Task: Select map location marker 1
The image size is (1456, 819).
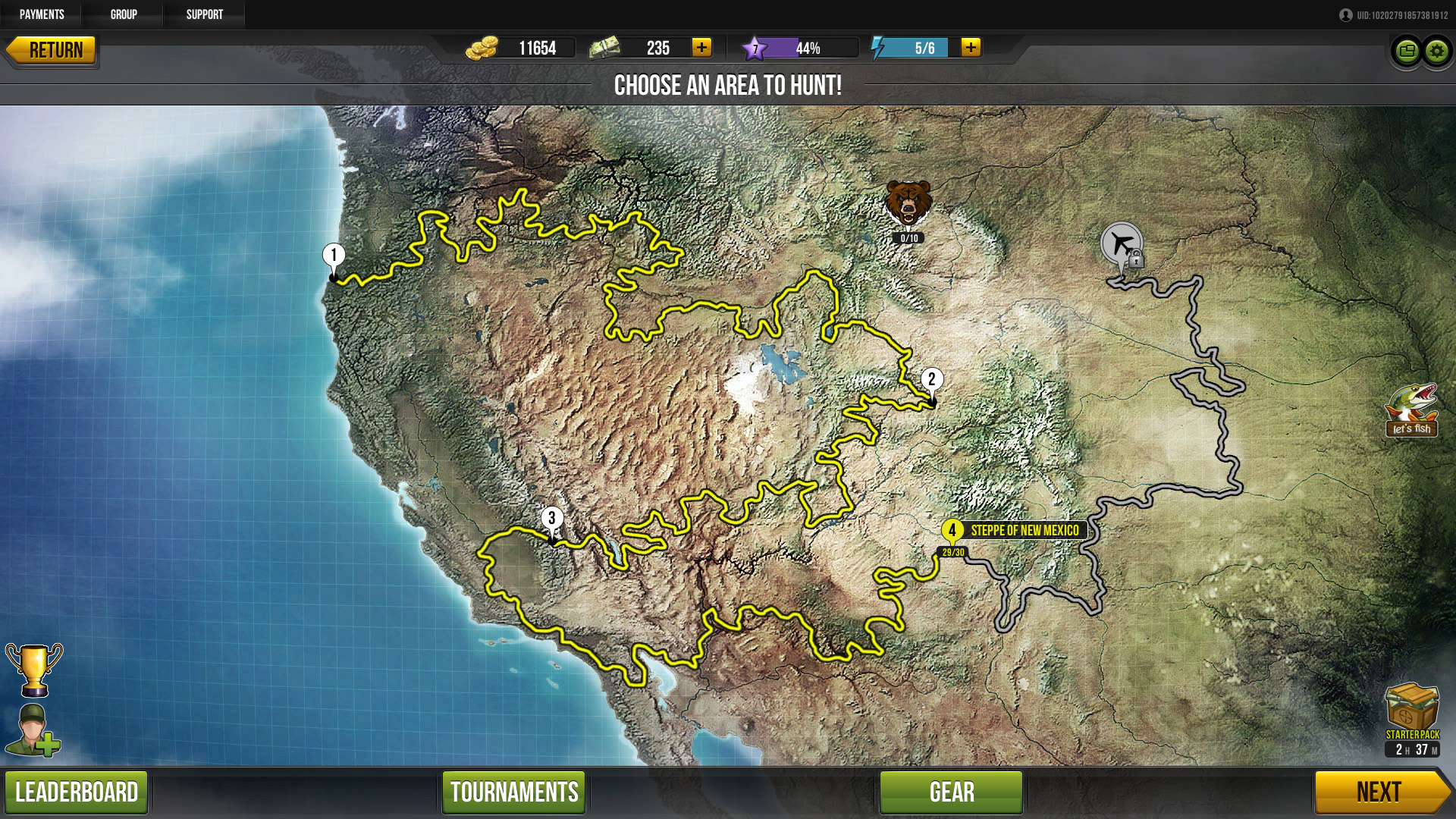Action: pos(334,256)
